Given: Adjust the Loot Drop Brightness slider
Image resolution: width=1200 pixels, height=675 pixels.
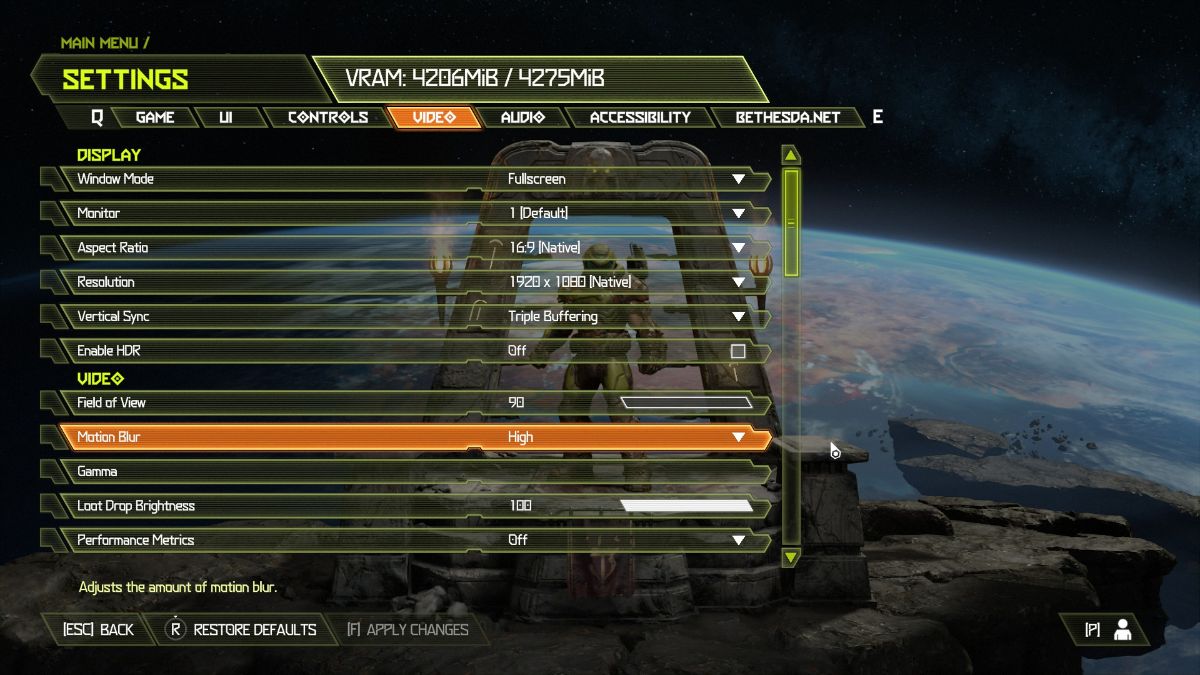Looking at the screenshot, I should pos(686,506).
